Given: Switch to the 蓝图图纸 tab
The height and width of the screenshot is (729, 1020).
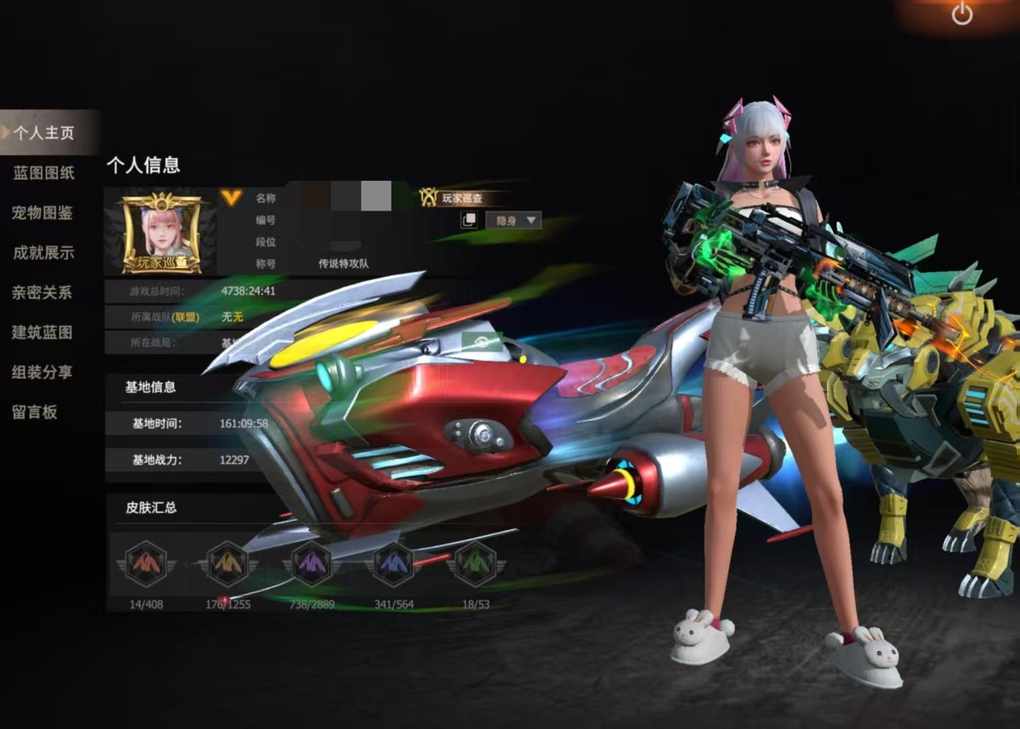Looking at the screenshot, I should 44,173.
